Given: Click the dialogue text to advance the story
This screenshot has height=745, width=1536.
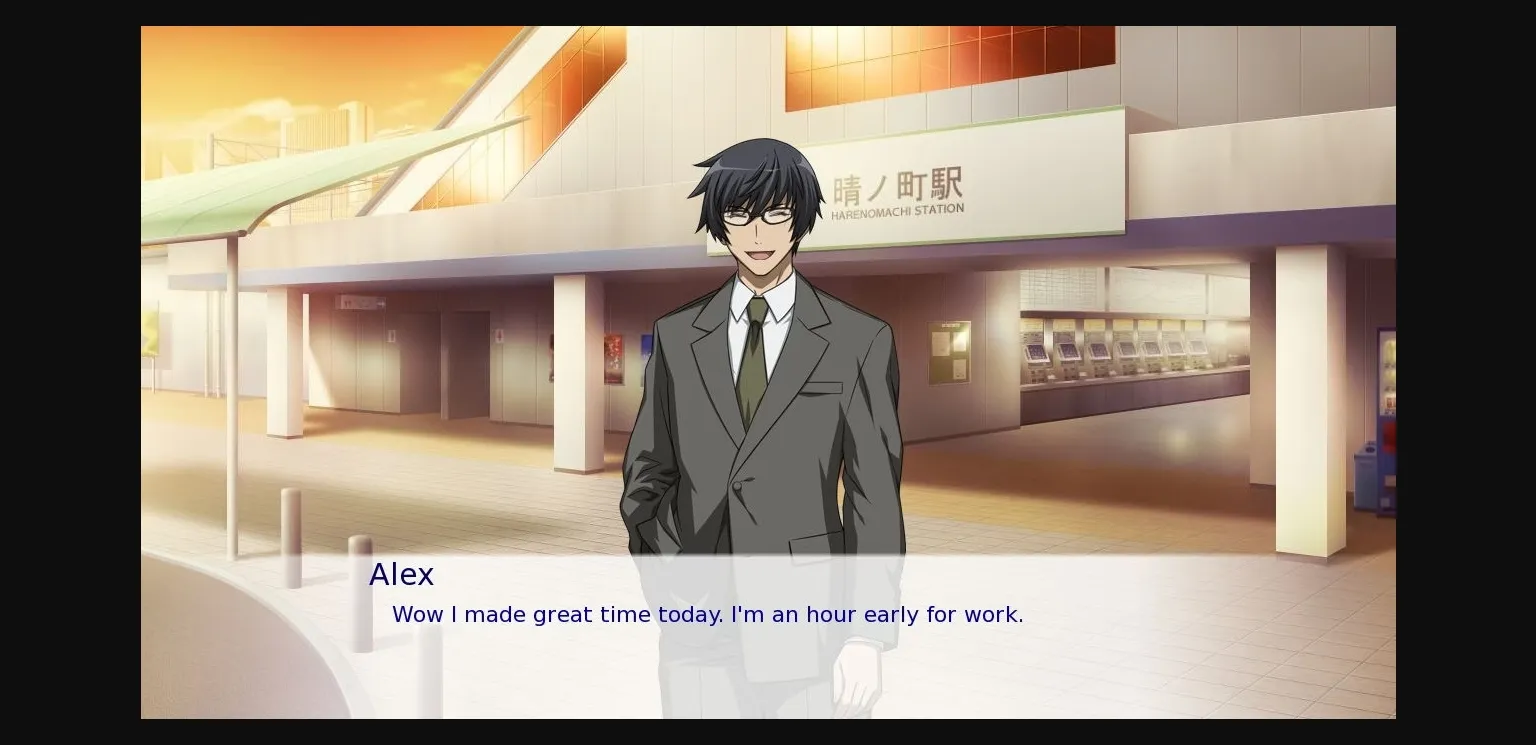Looking at the screenshot, I should (707, 615).
